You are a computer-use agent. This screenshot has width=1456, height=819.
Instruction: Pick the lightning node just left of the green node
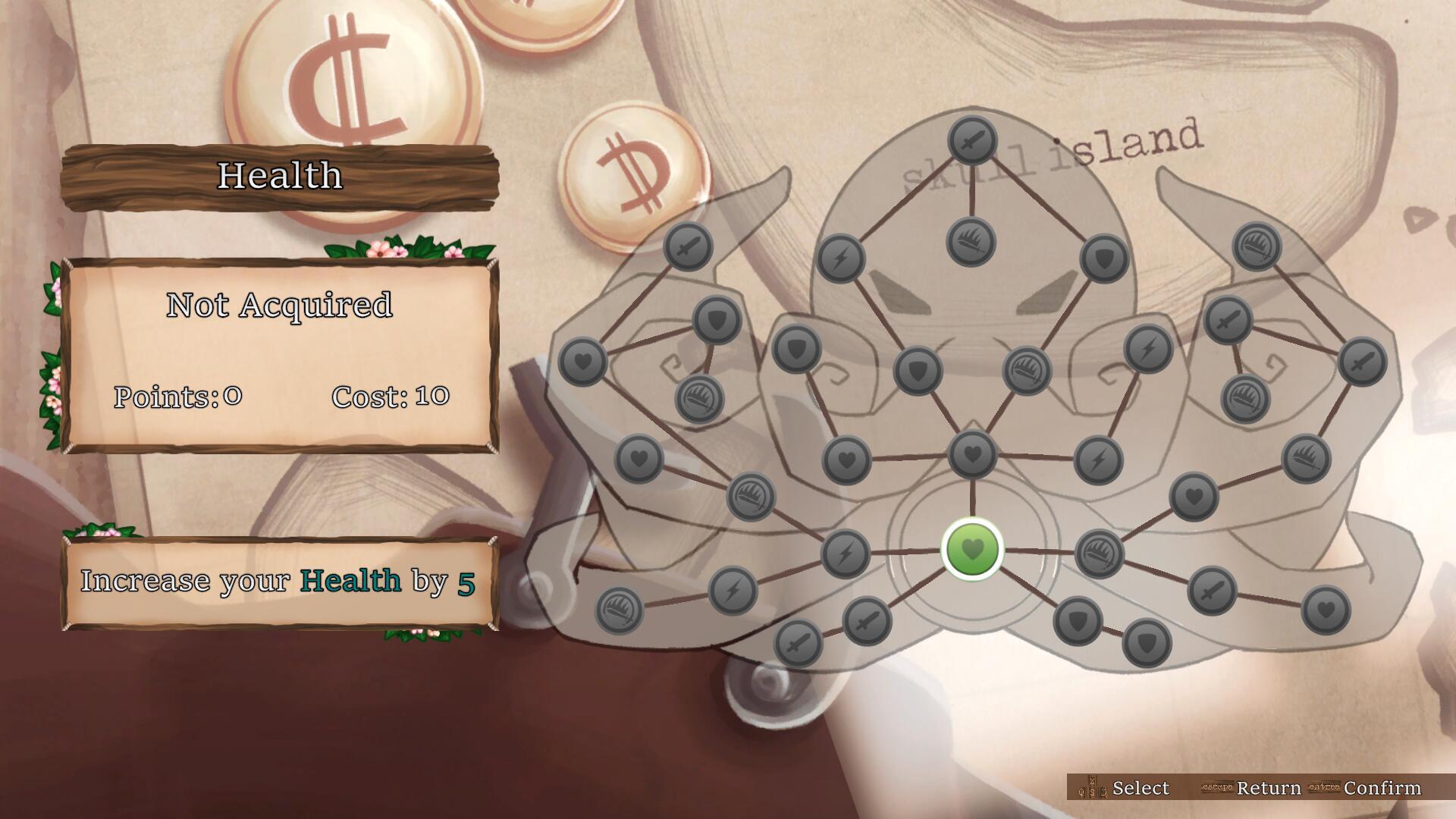point(846,552)
